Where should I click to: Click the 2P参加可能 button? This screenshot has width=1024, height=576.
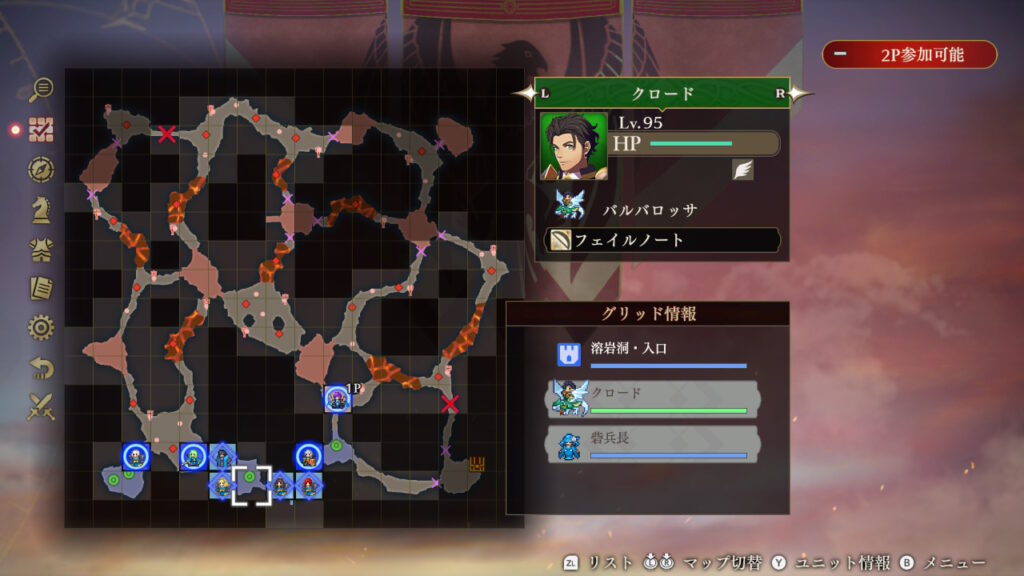[x=909, y=55]
